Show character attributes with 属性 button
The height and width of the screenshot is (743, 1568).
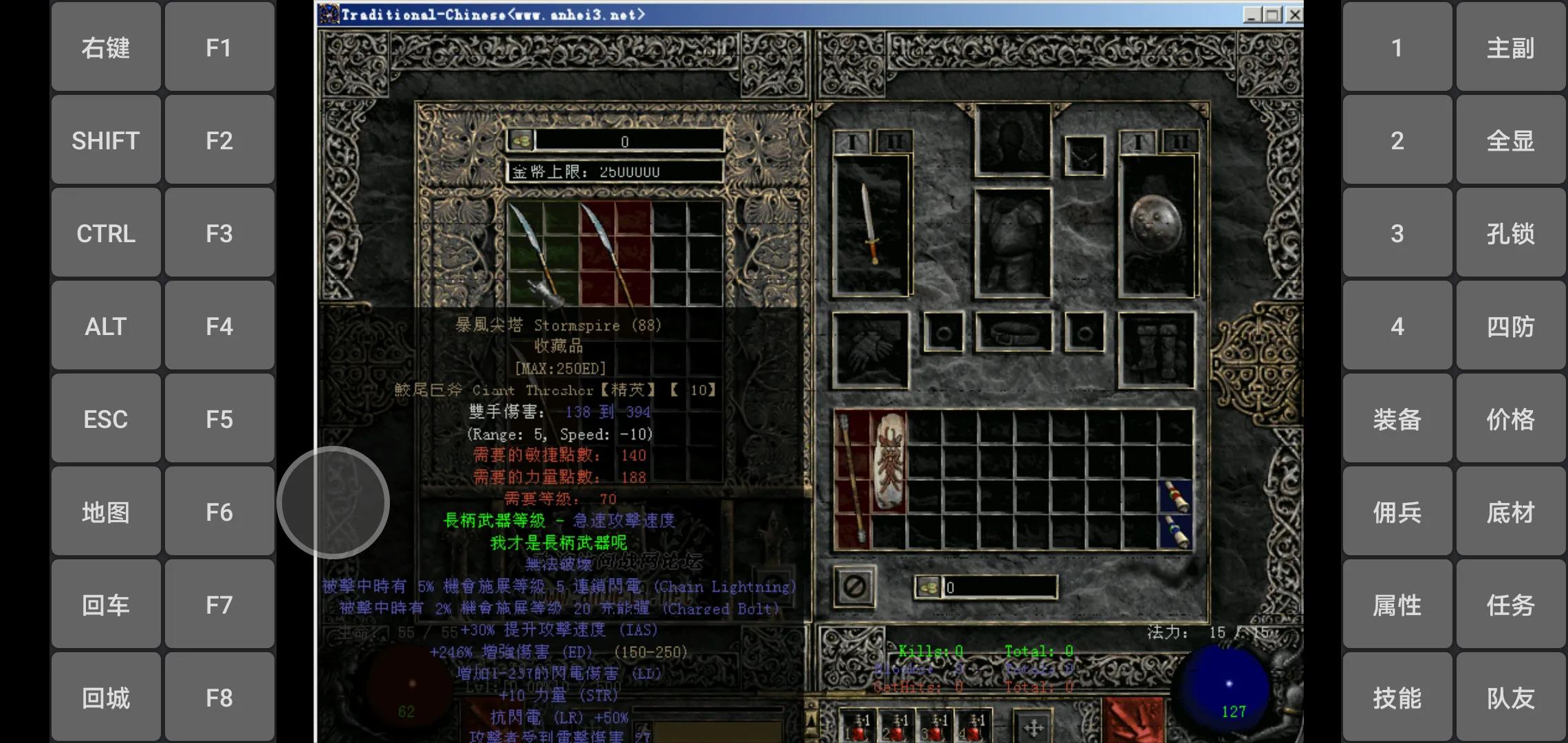coord(1397,605)
